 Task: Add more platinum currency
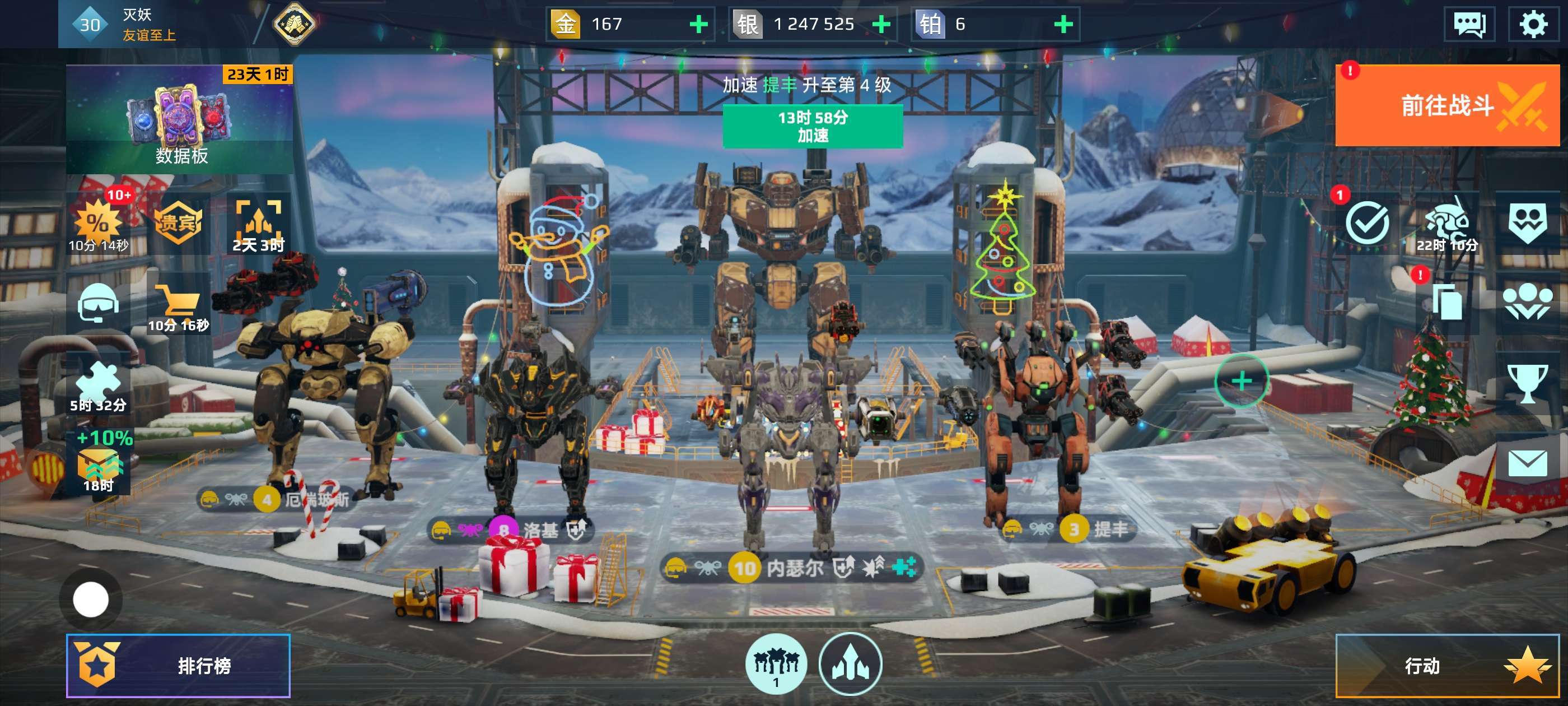1063,24
